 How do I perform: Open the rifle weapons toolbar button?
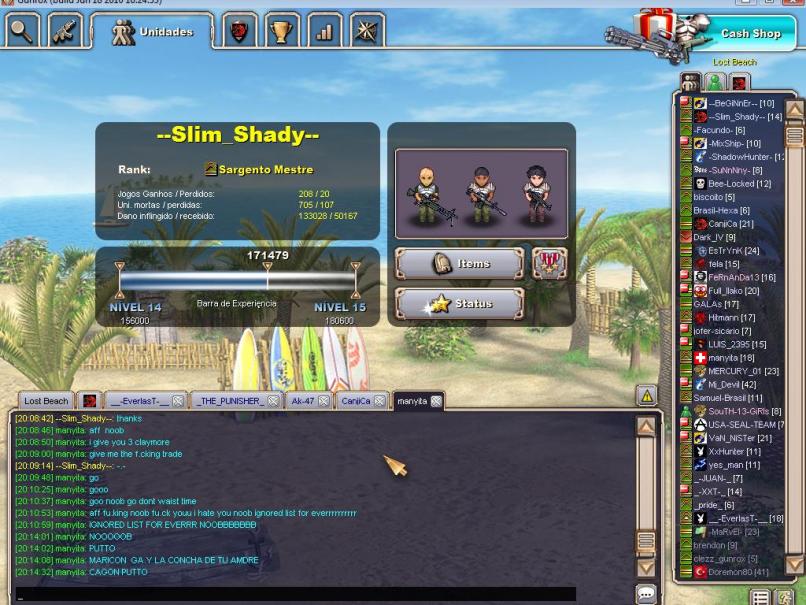click(x=64, y=32)
